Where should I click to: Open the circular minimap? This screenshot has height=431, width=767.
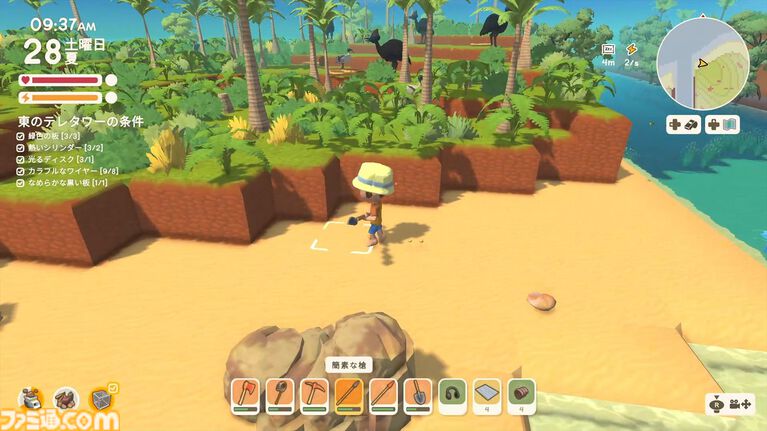click(x=702, y=64)
